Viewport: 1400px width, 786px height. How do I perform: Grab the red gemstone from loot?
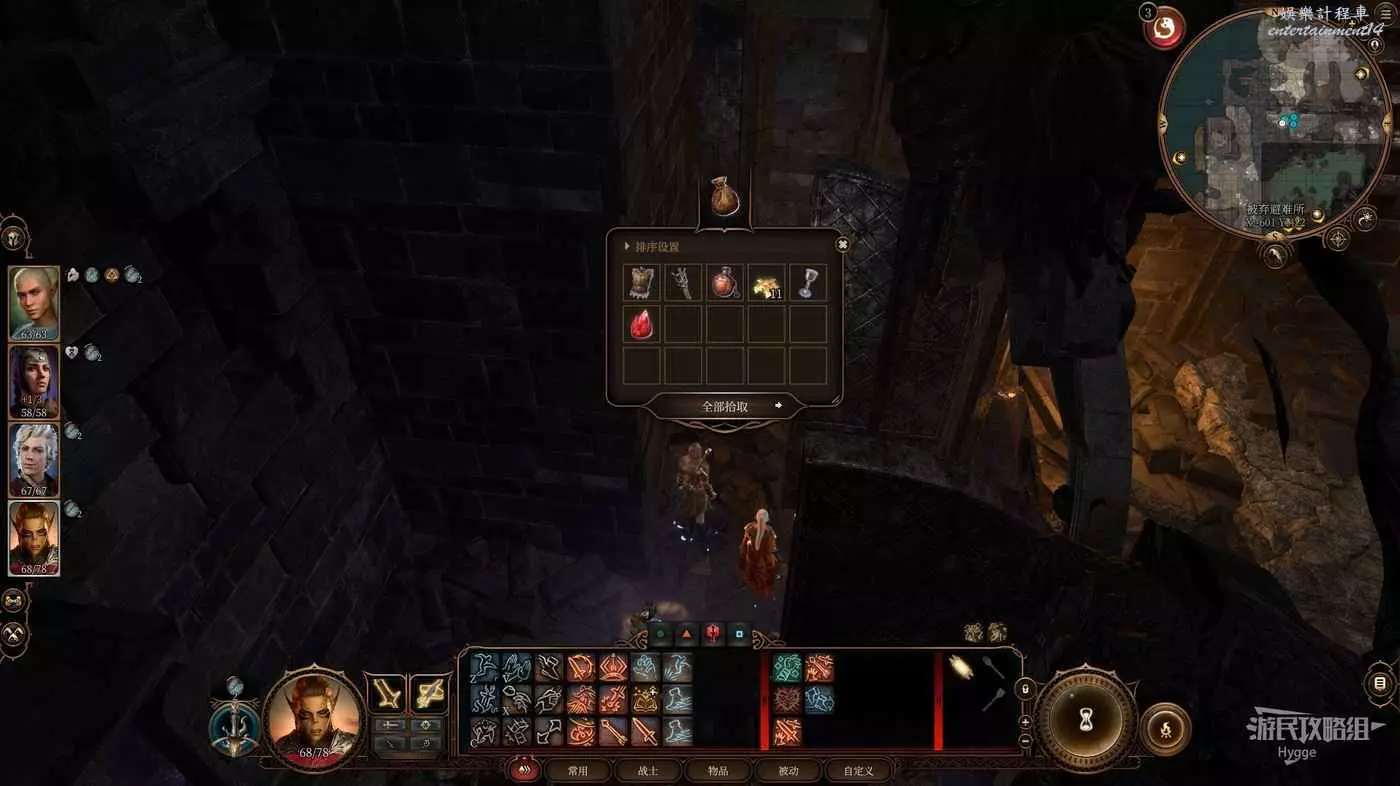642,324
